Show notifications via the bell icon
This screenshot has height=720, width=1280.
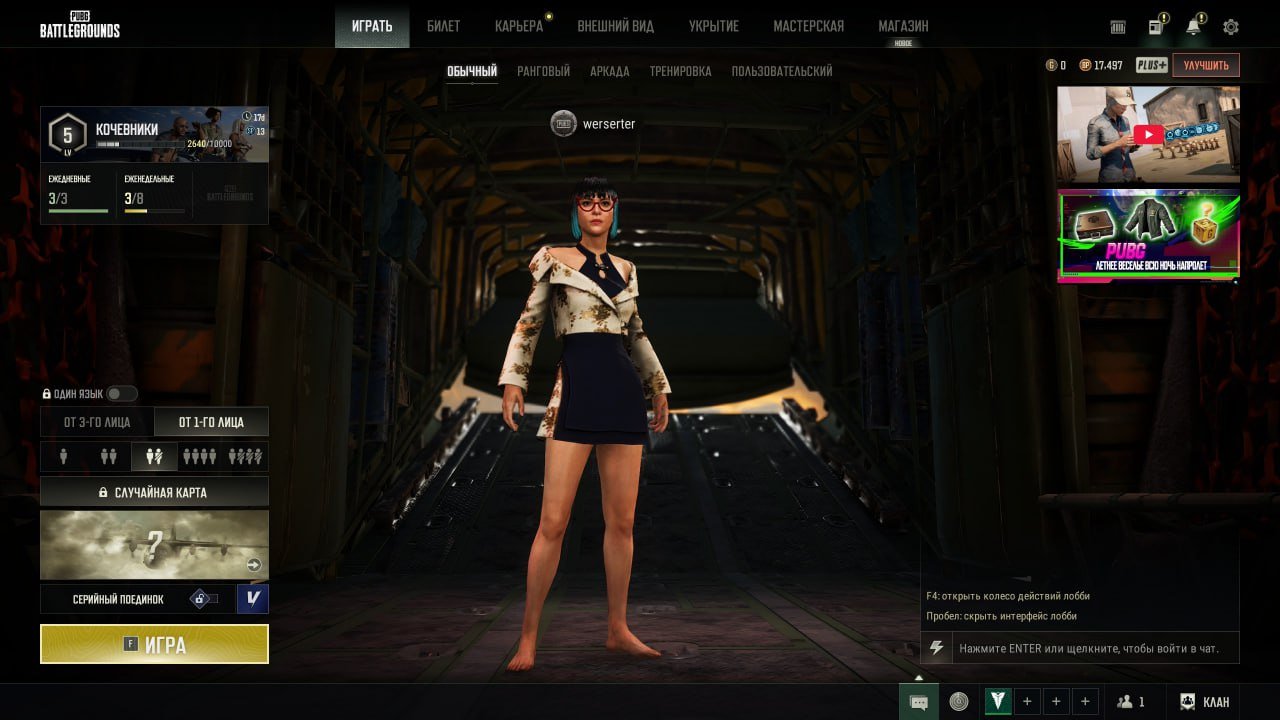click(1193, 27)
